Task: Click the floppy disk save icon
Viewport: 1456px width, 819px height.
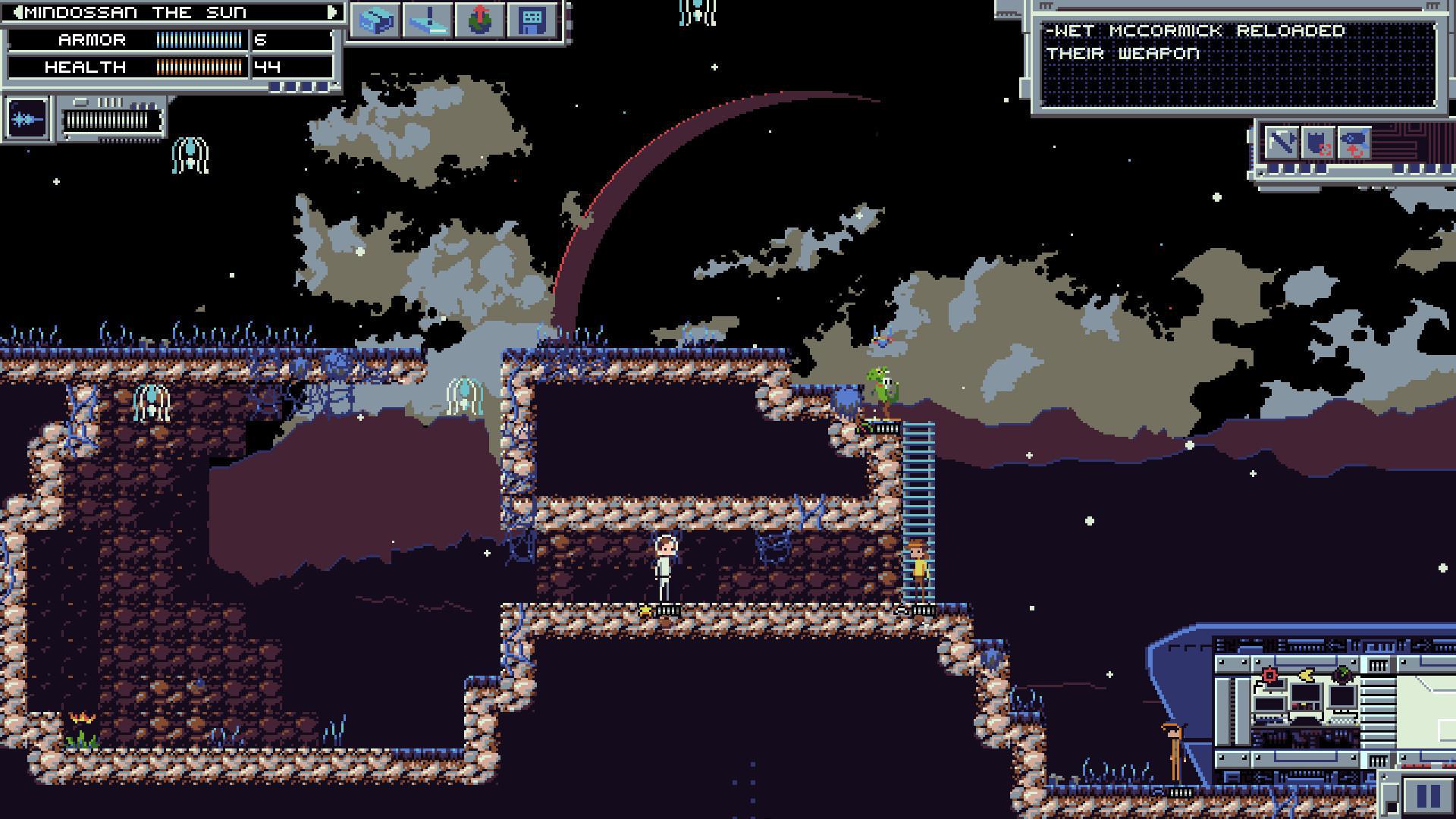Action: point(530,20)
